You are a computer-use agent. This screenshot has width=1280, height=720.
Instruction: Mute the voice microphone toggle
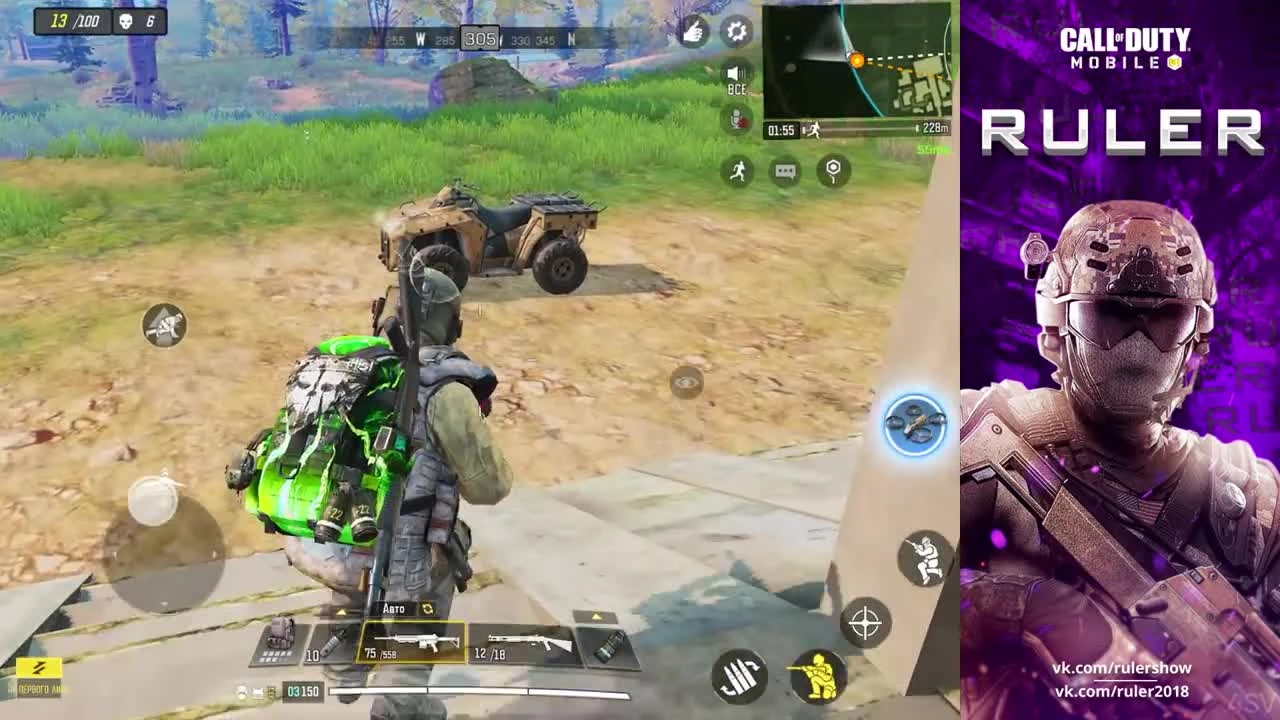point(737,121)
